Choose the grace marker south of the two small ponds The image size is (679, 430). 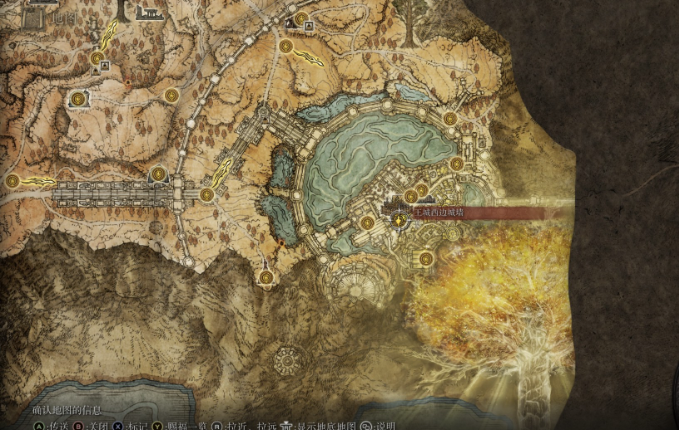pyautogui.click(x=266, y=277)
